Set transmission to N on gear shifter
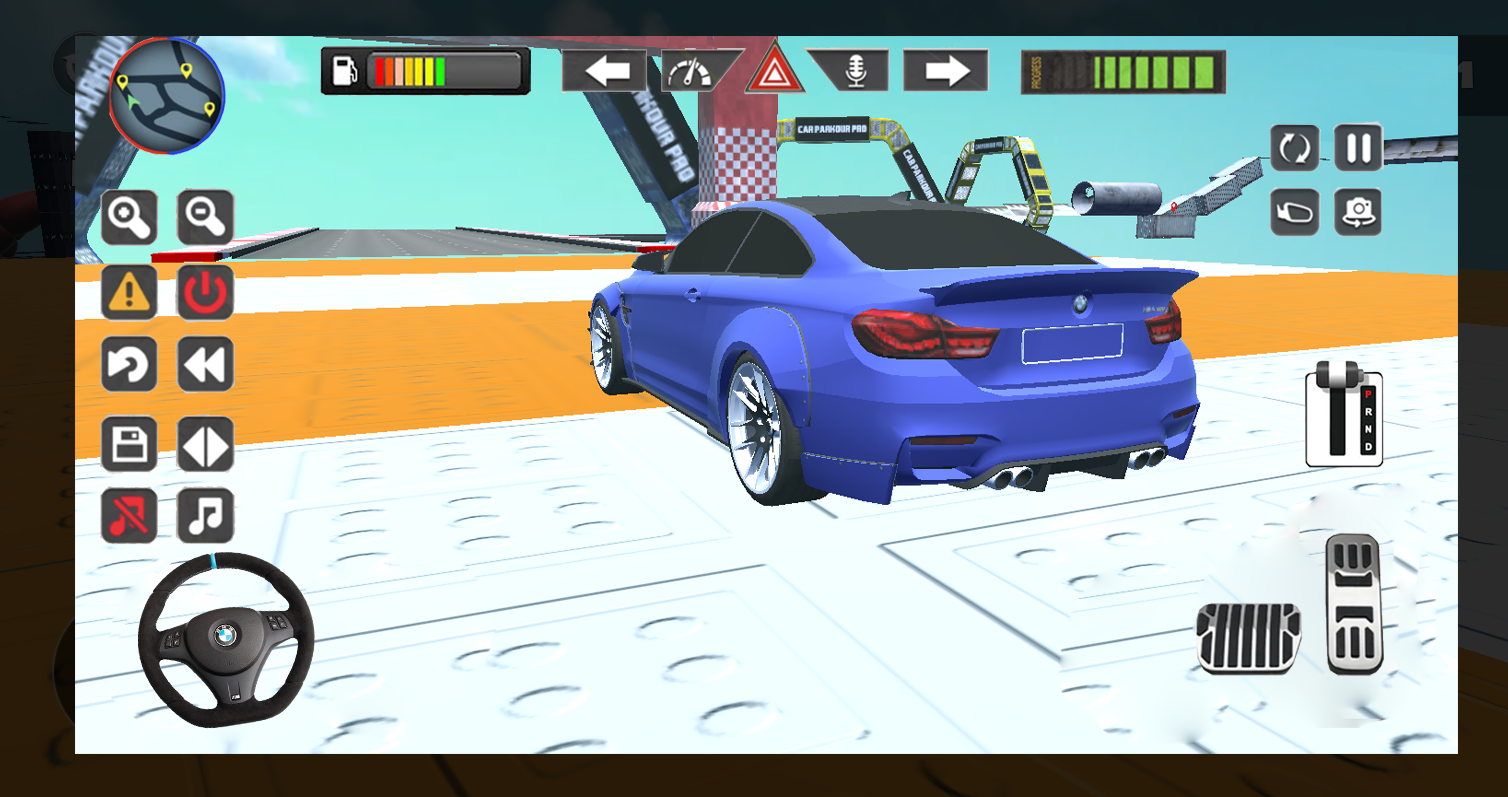This screenshot has width=1508, height=797. click(x=1369, y=429)
